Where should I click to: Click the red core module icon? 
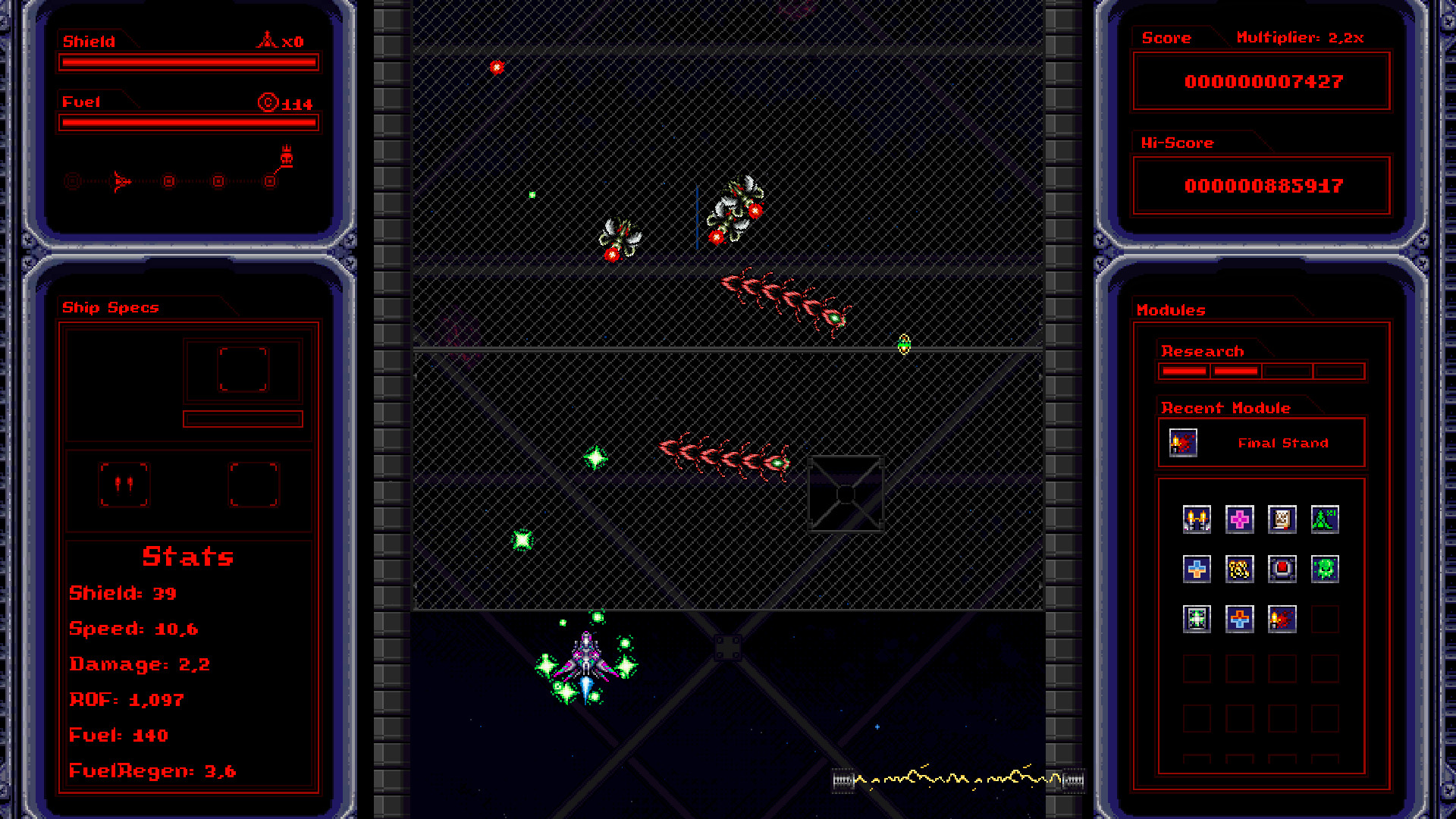1282,569
